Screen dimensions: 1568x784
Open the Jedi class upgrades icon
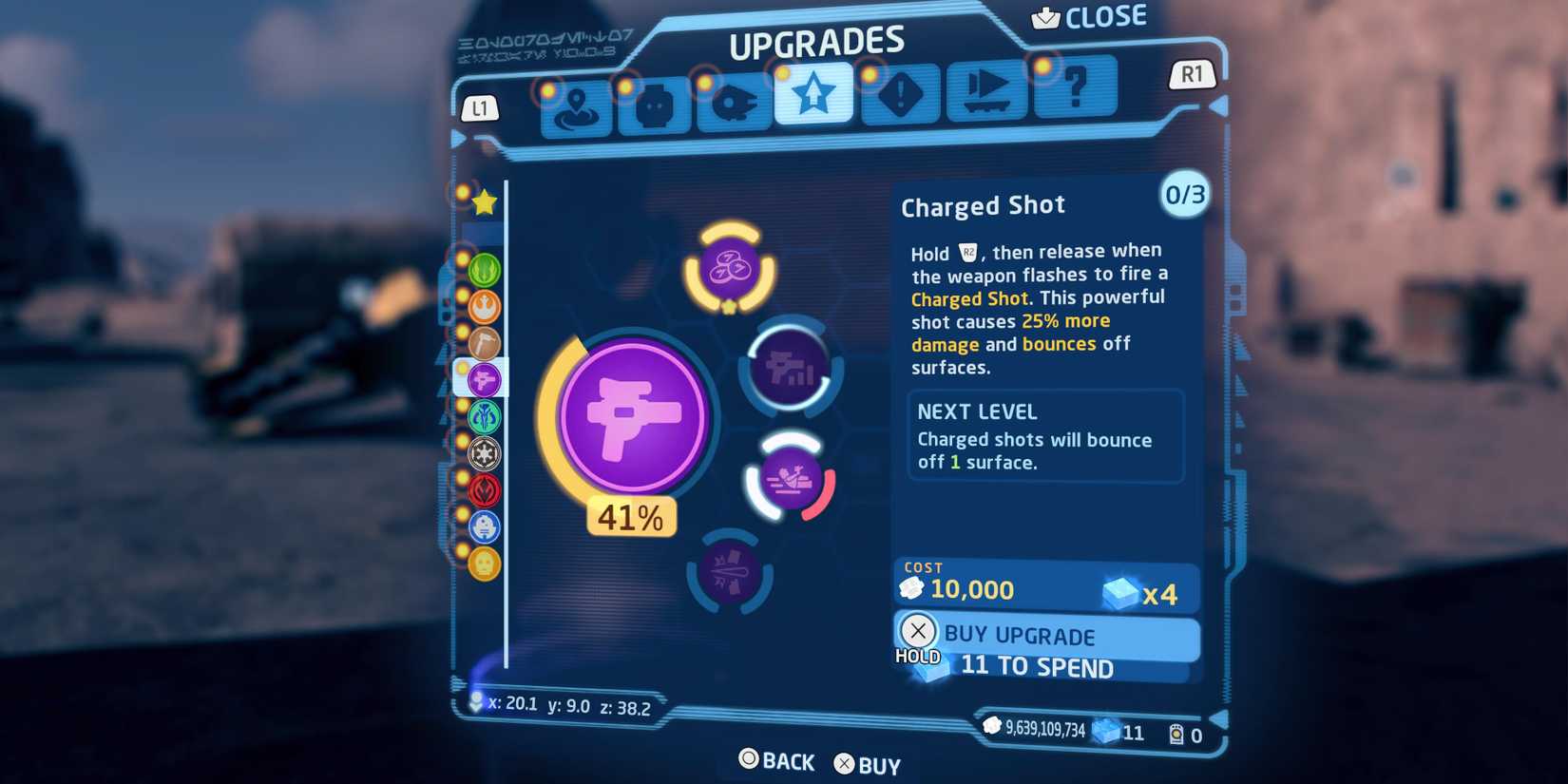484,270
